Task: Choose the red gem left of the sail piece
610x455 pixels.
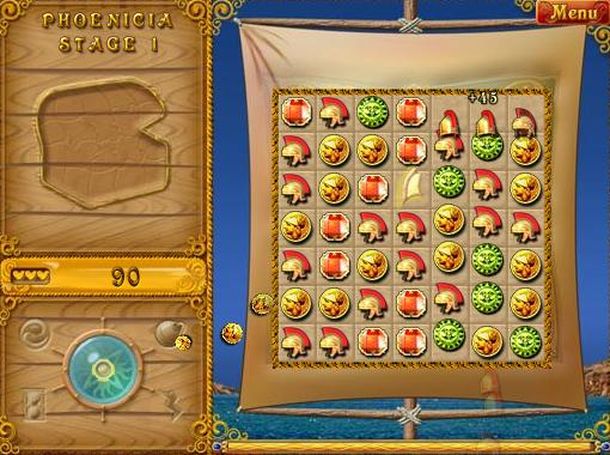Action: pyautogui.click(x=372, y=186)
